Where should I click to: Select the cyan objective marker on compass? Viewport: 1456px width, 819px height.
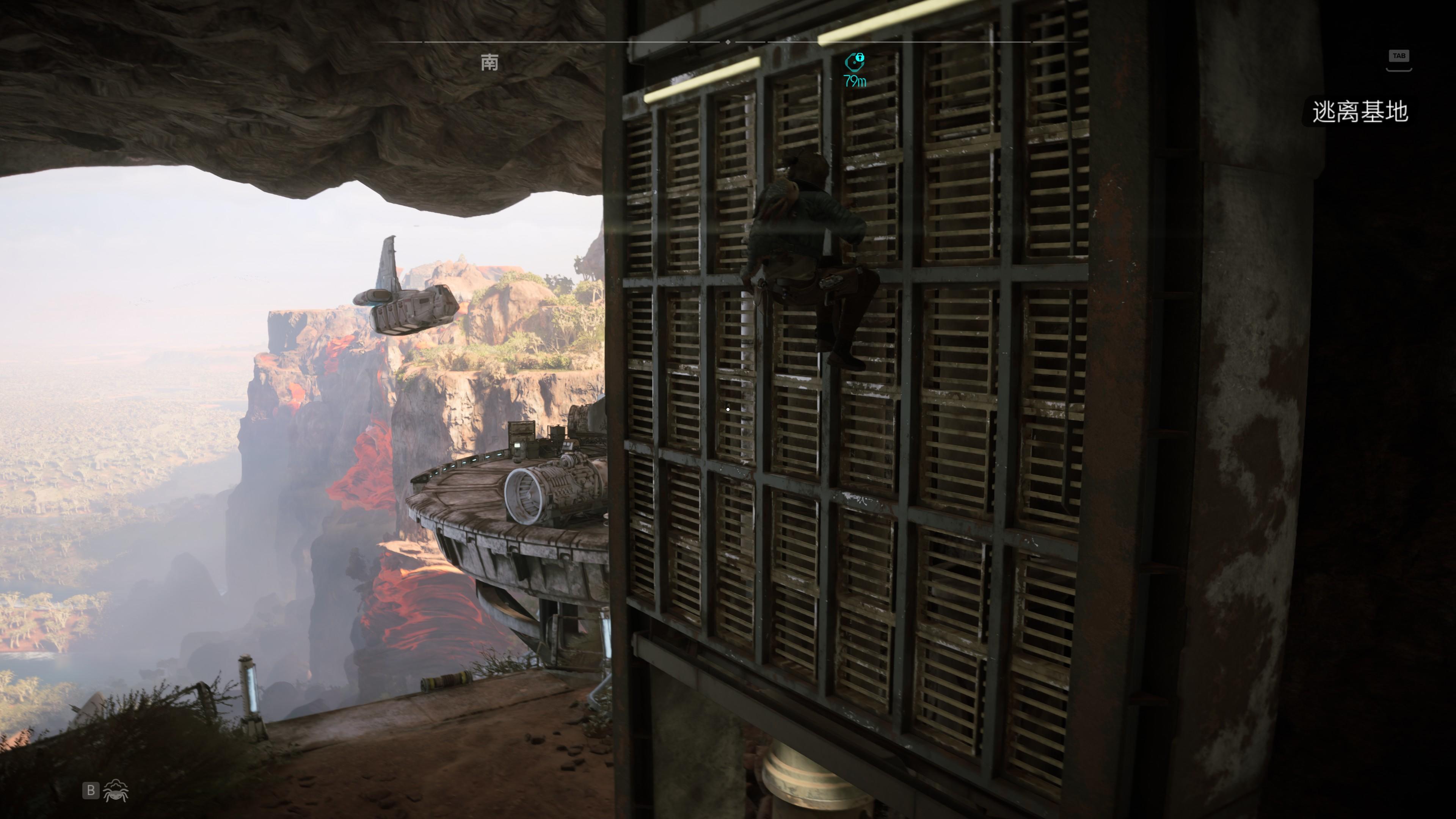pos(855,61)
